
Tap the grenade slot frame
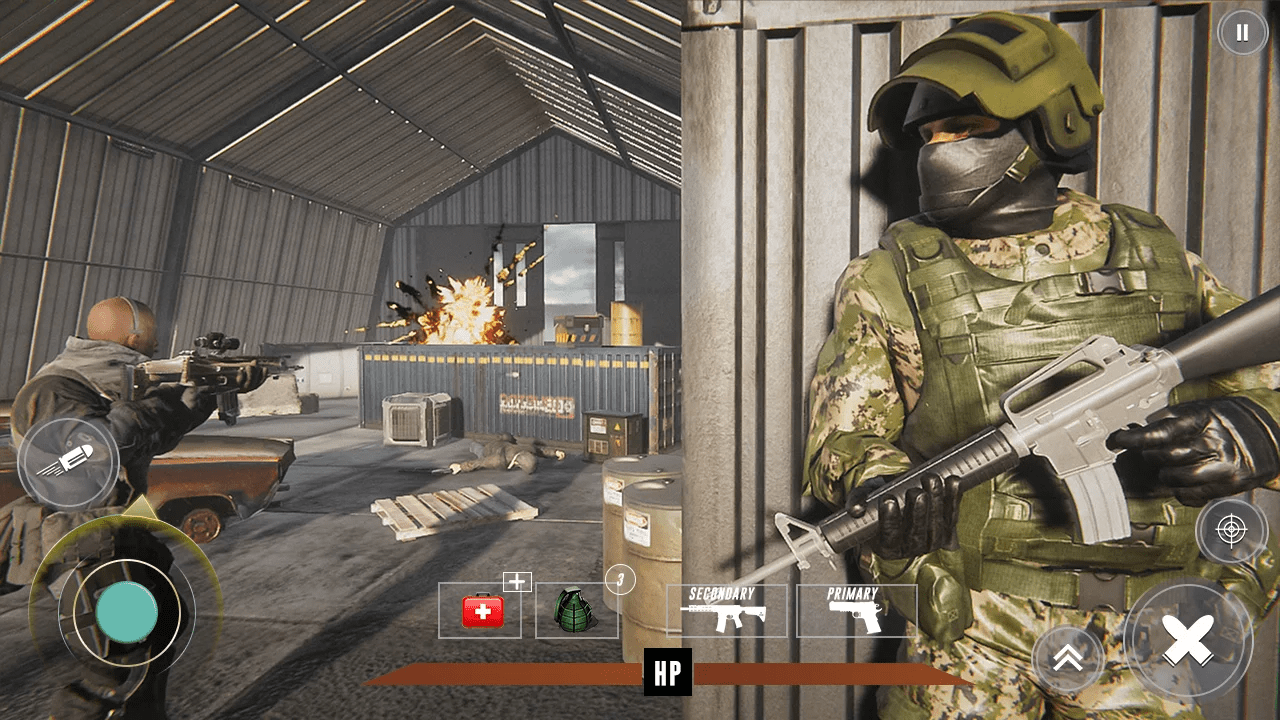pos(577,610)
